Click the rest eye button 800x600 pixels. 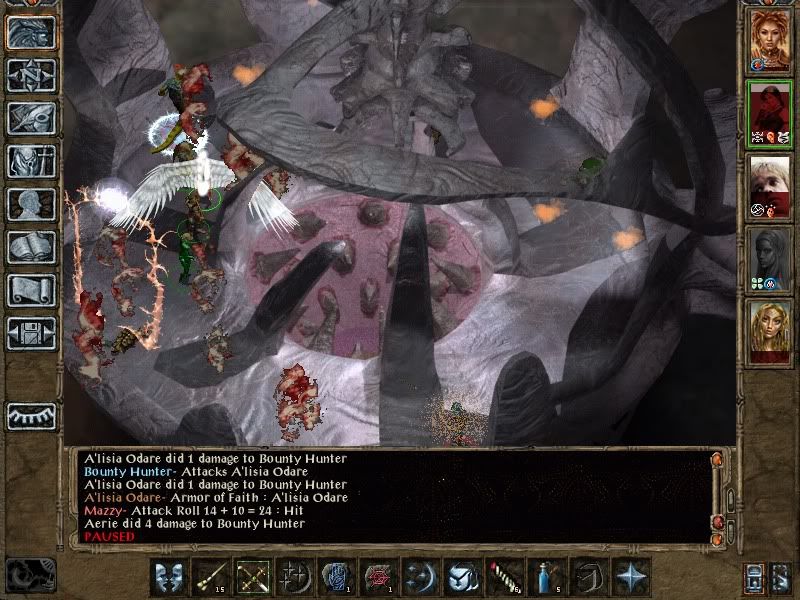pos(31,415)
